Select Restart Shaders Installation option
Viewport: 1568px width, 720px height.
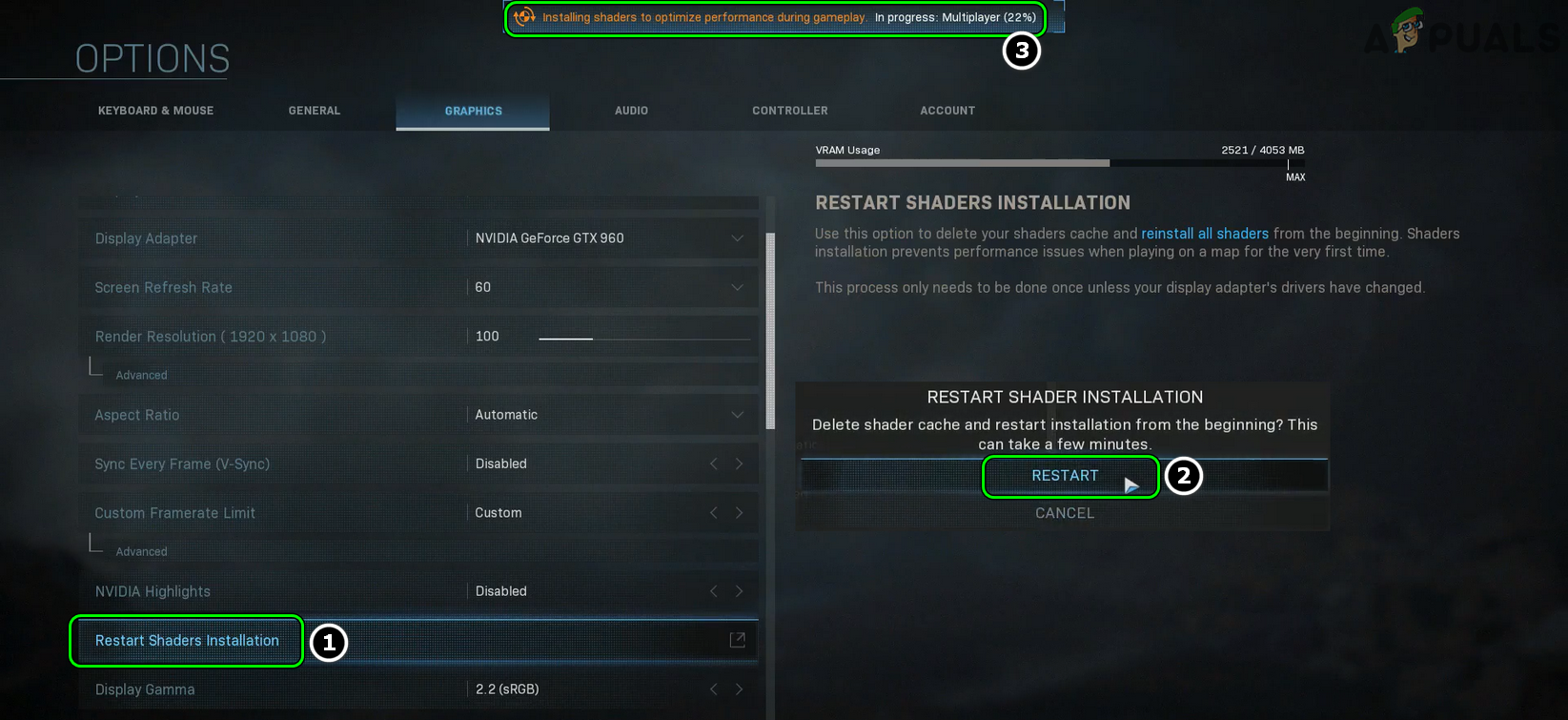pos(188,641)
